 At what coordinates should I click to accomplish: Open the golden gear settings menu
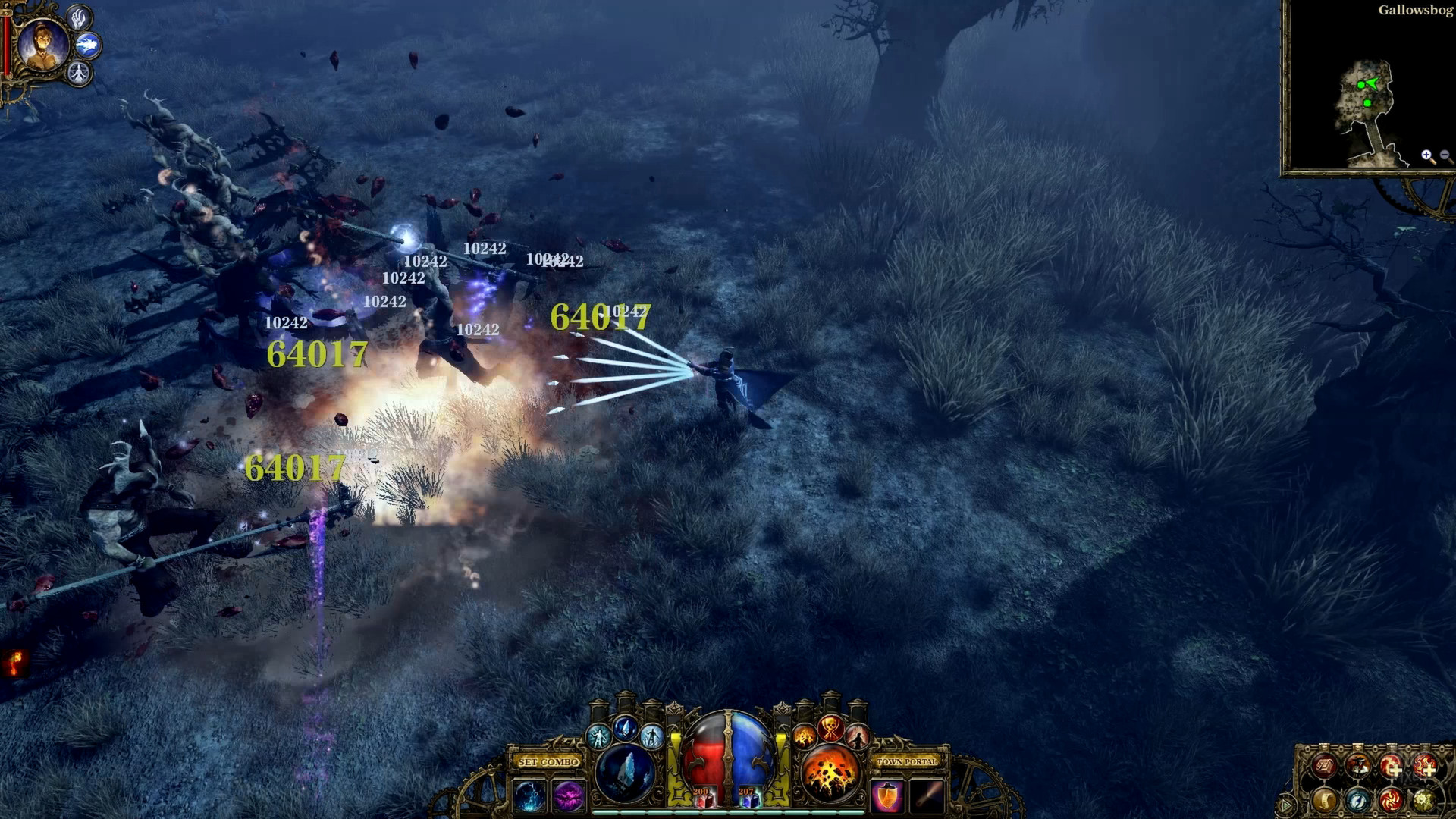1423,800
